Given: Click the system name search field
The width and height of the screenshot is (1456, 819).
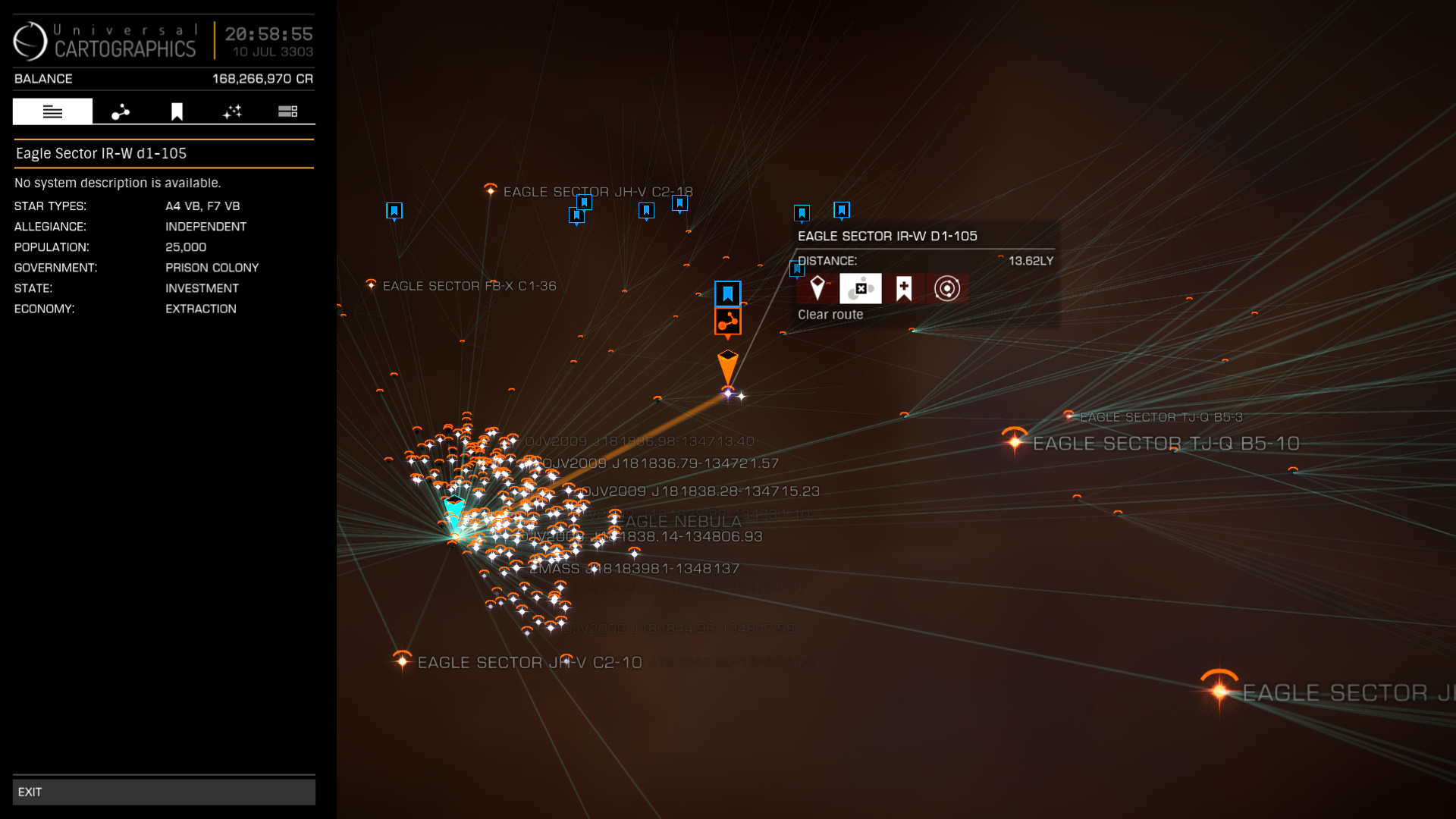Looking at the screenshot, I should (163, 153).
